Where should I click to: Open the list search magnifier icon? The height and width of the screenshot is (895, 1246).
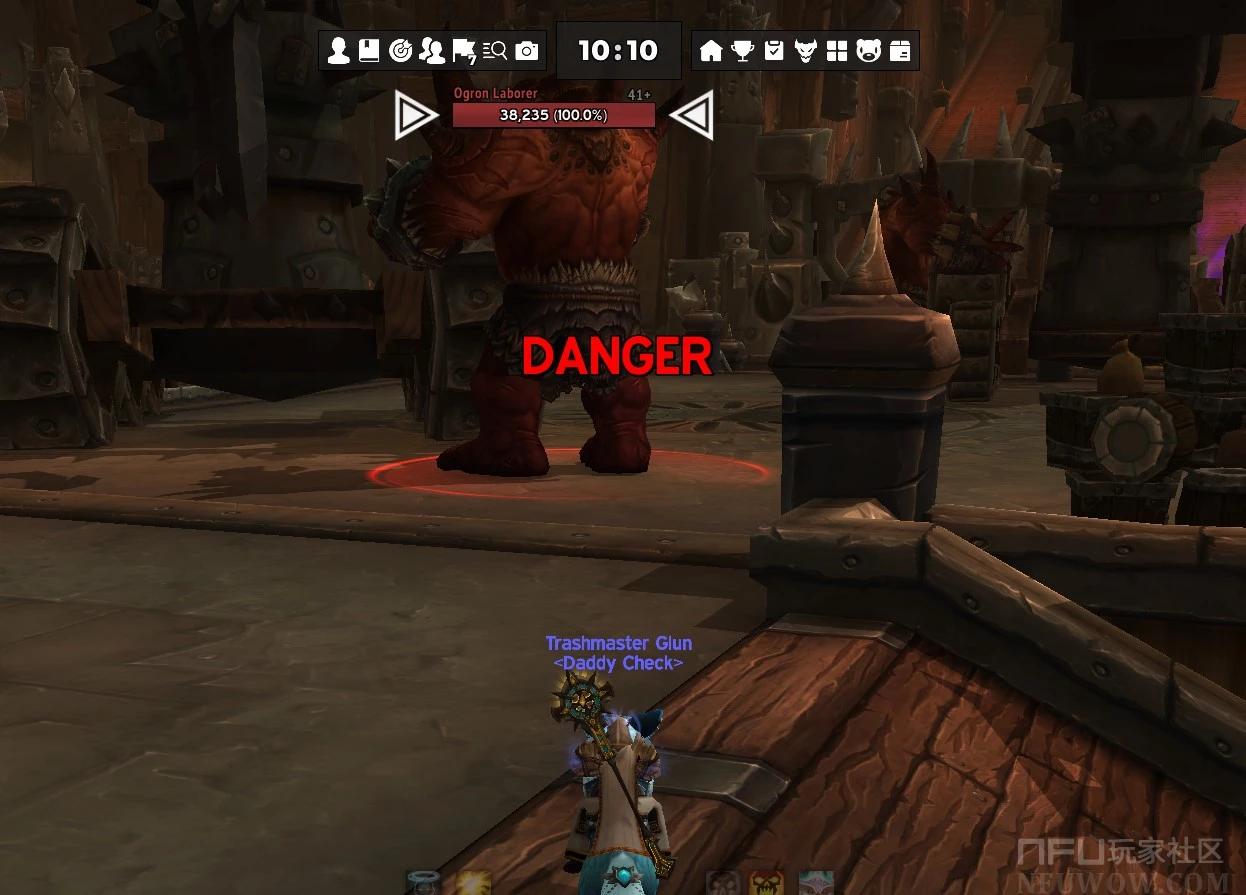(495, 51)
